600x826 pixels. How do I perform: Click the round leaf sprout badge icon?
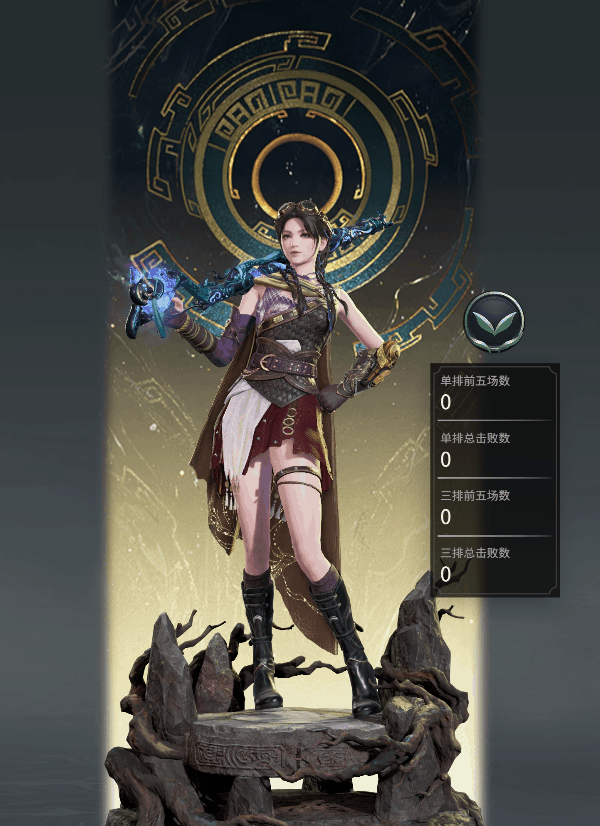[494, 322]
